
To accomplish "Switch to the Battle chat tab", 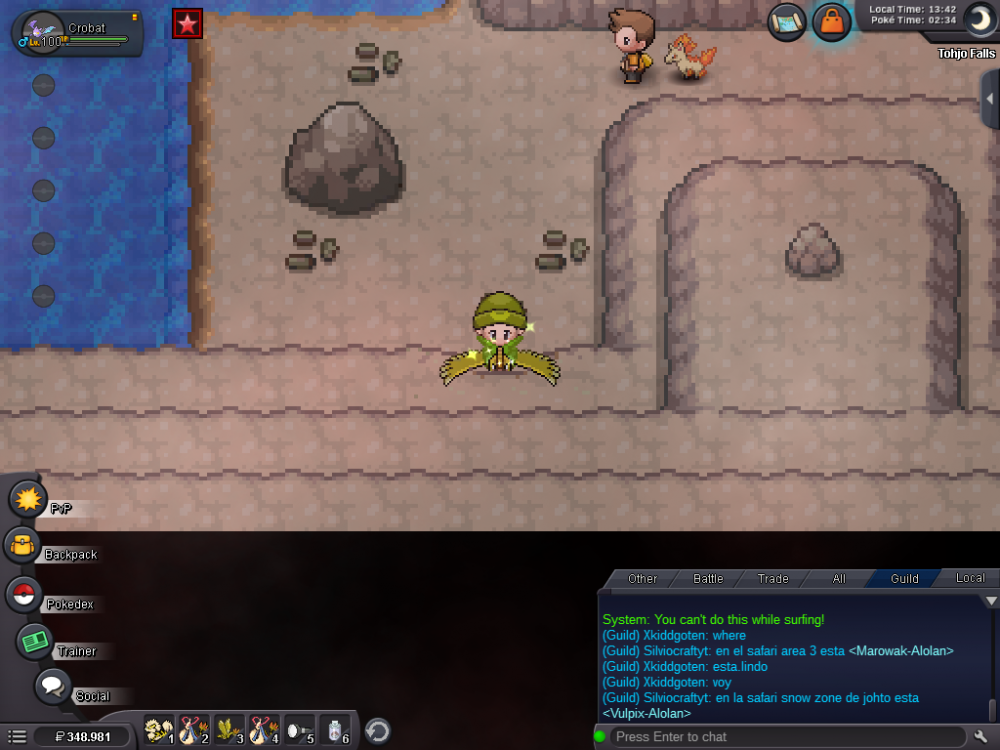I will click(708, 578).
